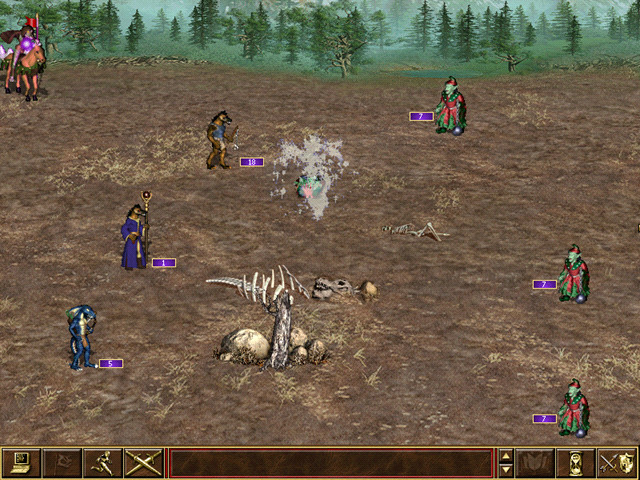Choose the hourglass wait button
The height and width of the screenshot is (480, 640).
click(577, 462)
